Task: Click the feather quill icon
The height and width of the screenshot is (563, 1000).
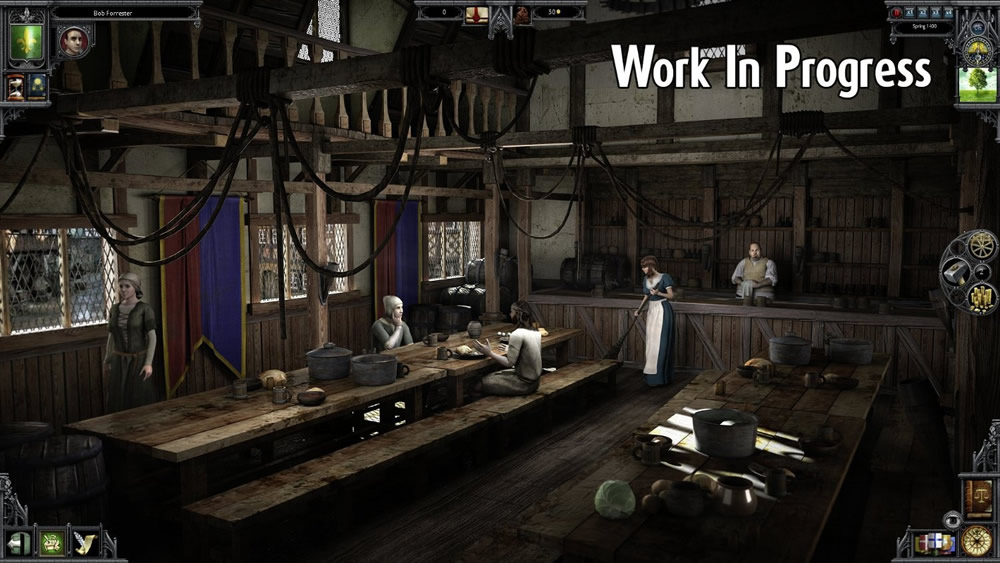Action: pos(84,543)
